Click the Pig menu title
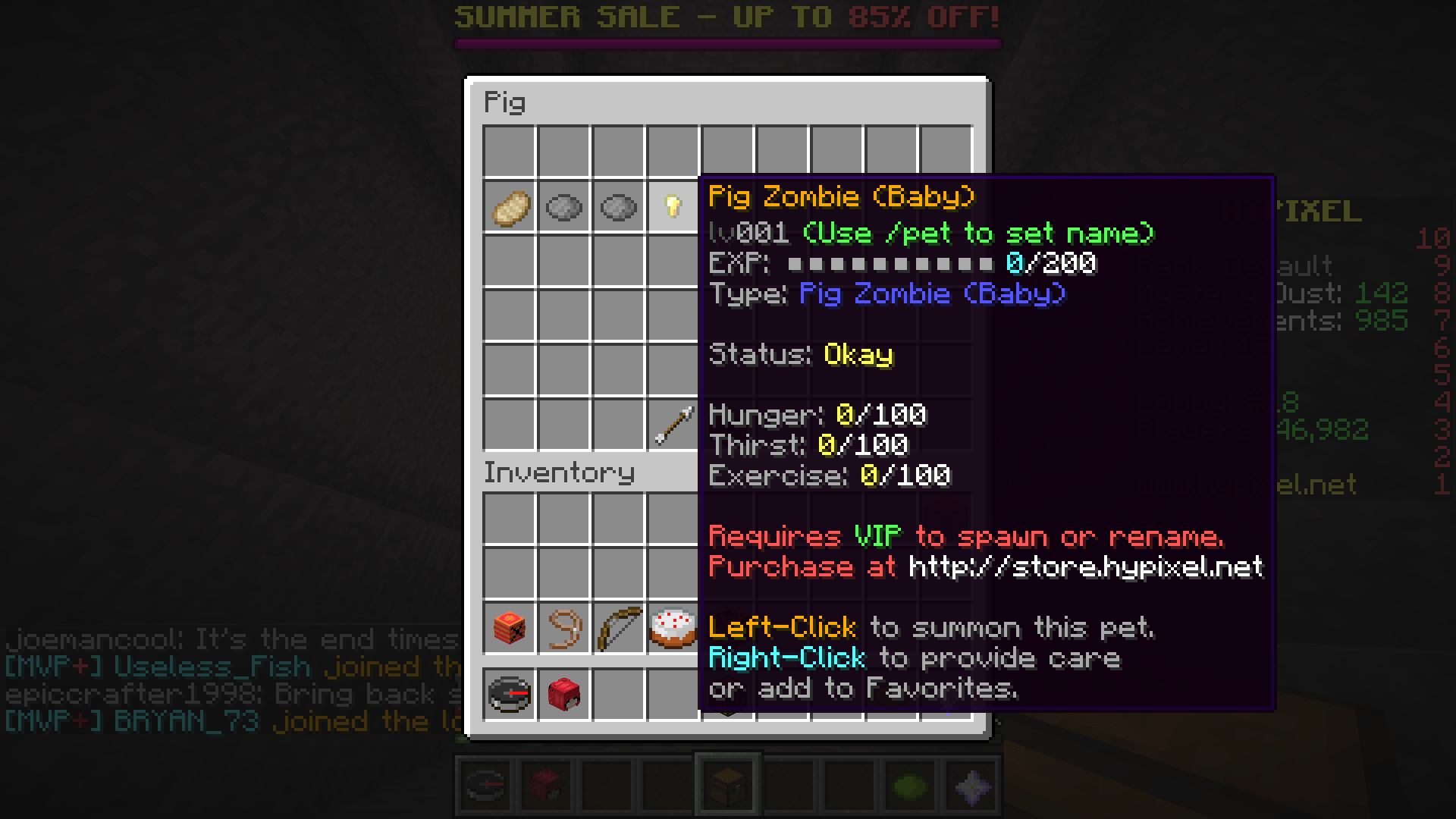Screen dimensions: 1456x819 504,102
